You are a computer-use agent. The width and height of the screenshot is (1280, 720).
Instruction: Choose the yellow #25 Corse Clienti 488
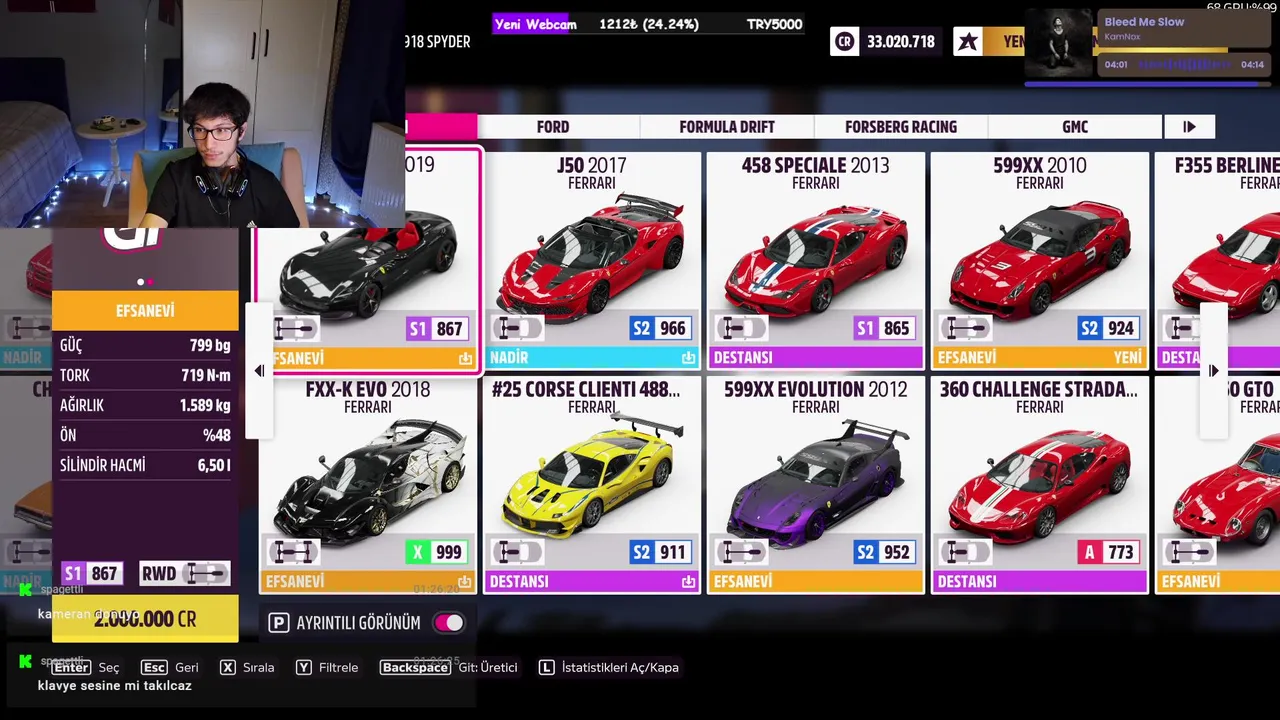(592, 484)
